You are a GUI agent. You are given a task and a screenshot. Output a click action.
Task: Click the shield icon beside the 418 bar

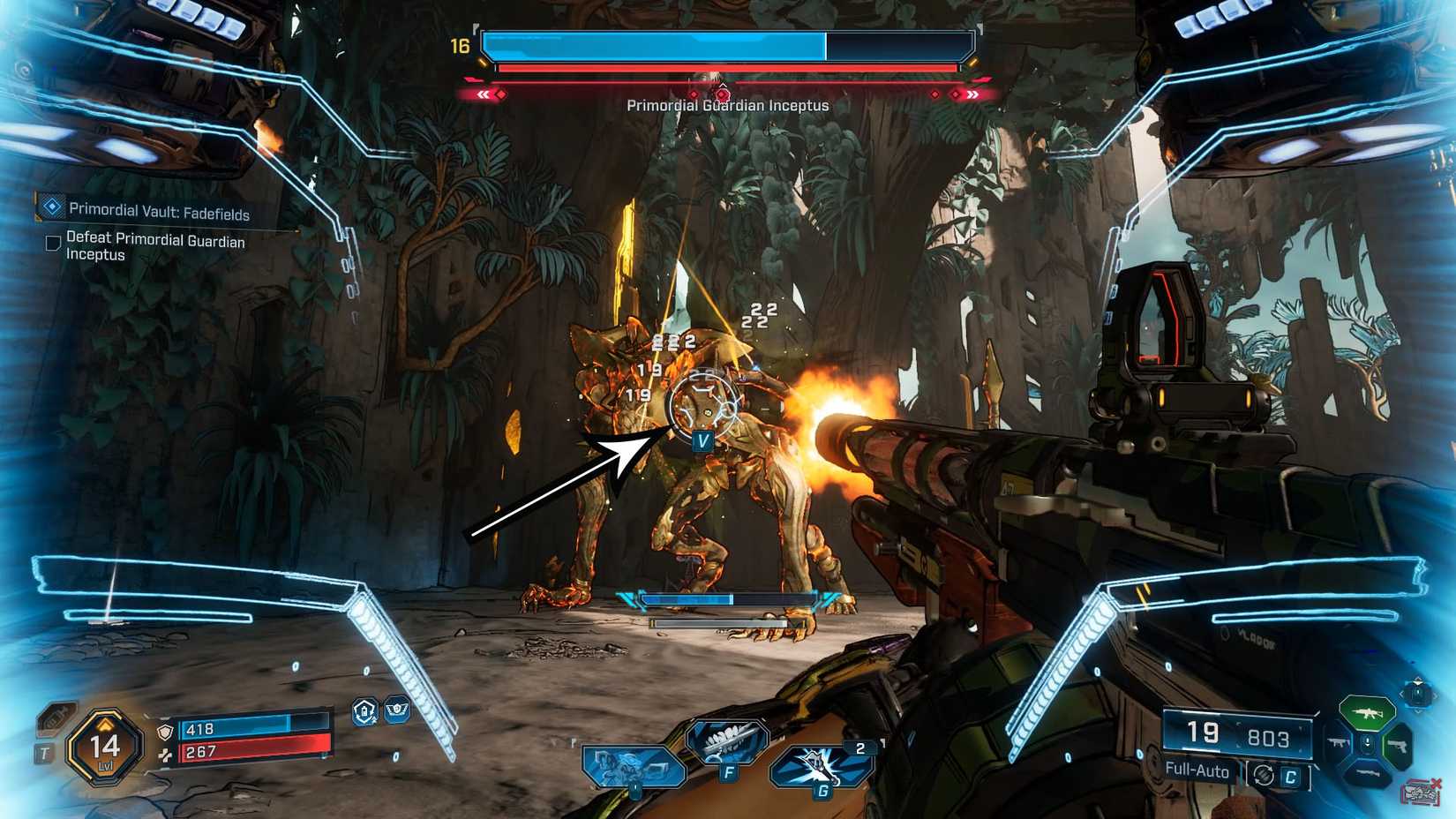pyautogui.click(x=164, y=732)
